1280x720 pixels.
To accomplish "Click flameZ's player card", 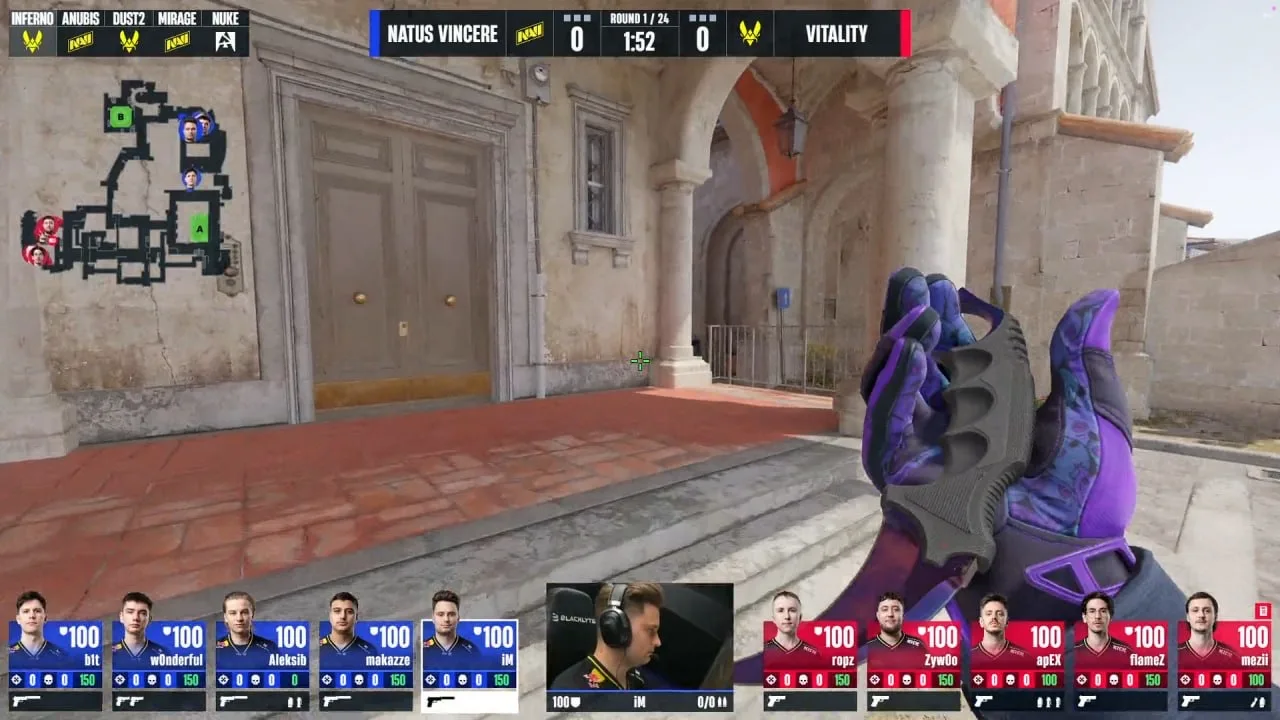I will [1120, 654].
